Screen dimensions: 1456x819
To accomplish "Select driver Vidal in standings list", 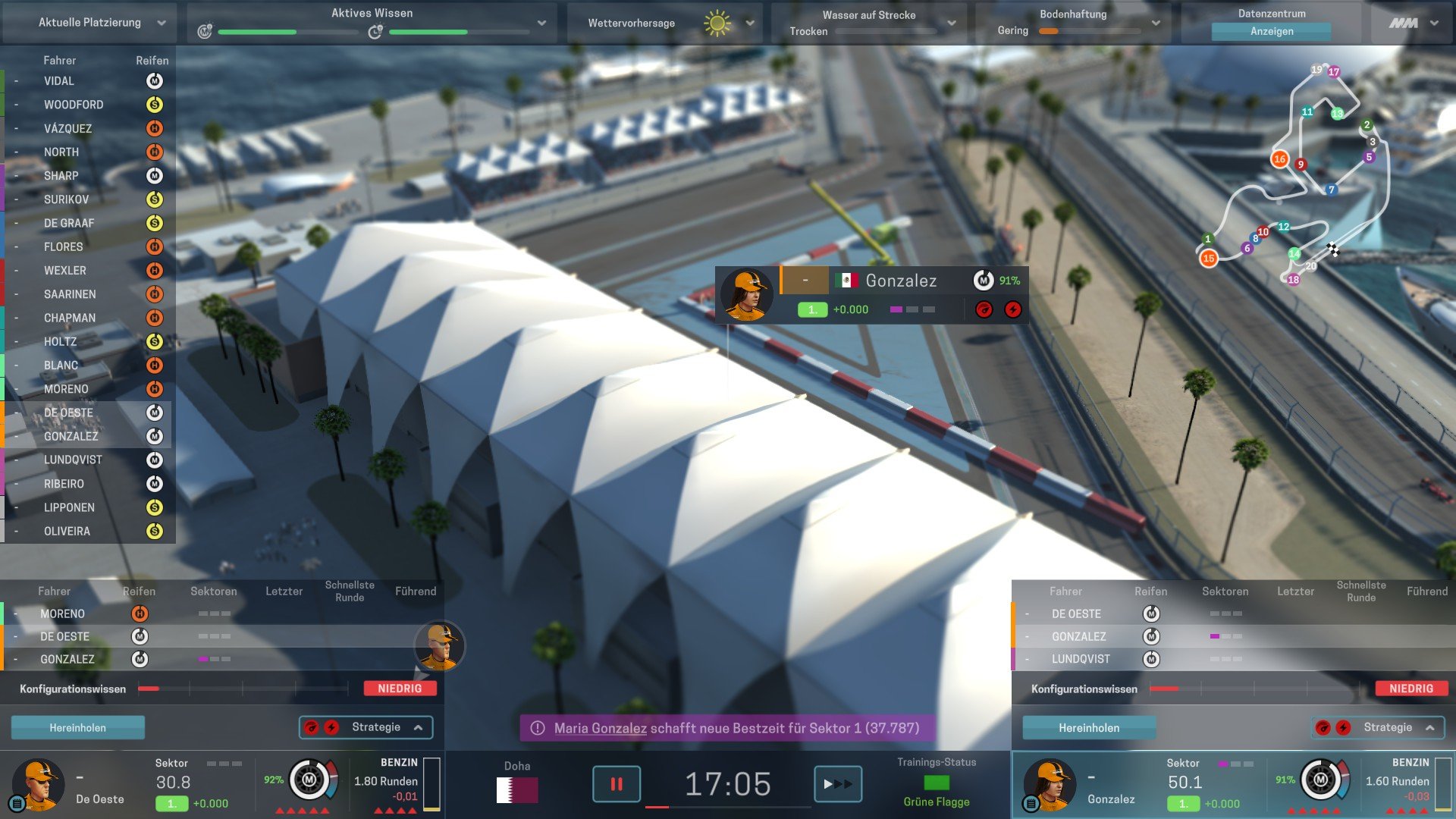I will click(x=59, y=81).
